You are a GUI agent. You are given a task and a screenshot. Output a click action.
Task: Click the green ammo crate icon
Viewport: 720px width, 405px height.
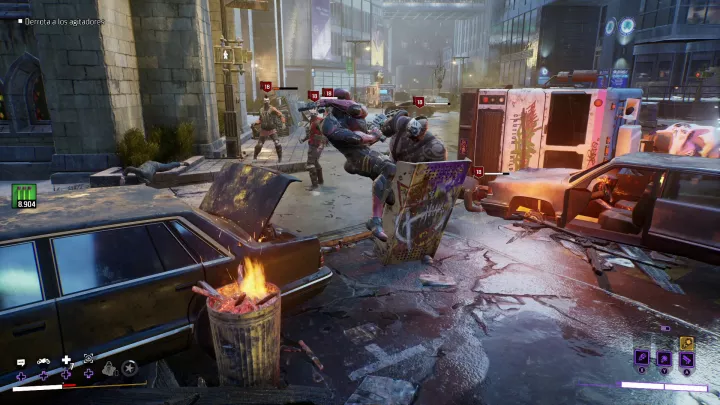point(24,194)
